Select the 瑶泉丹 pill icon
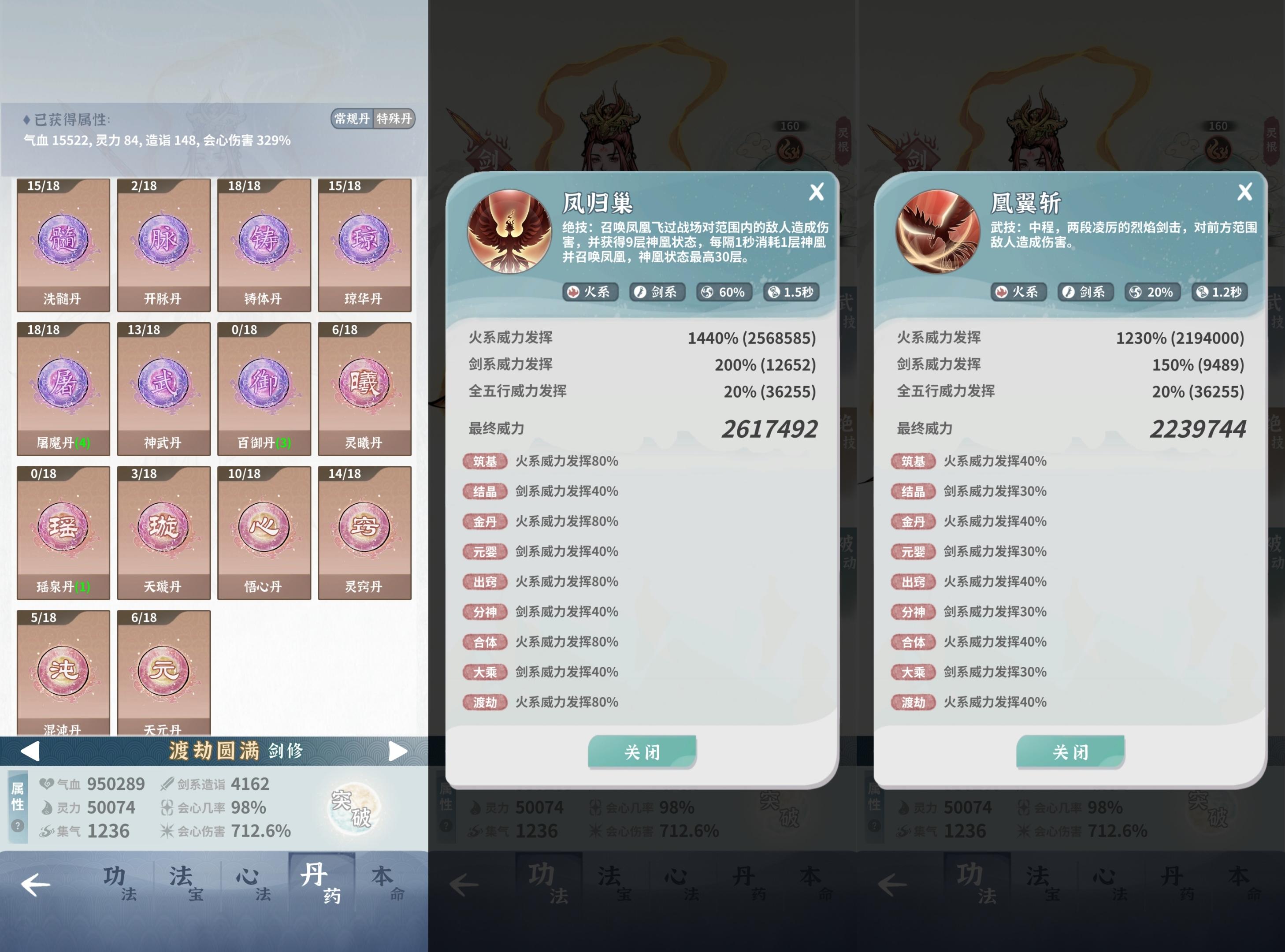 (x=63, y=530)
